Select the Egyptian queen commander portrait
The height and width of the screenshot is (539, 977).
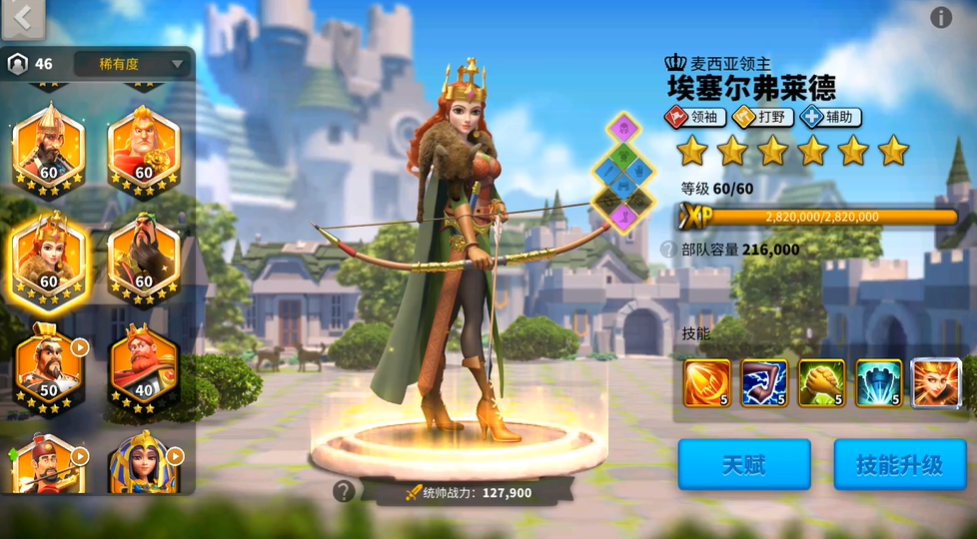coord(143,466)
